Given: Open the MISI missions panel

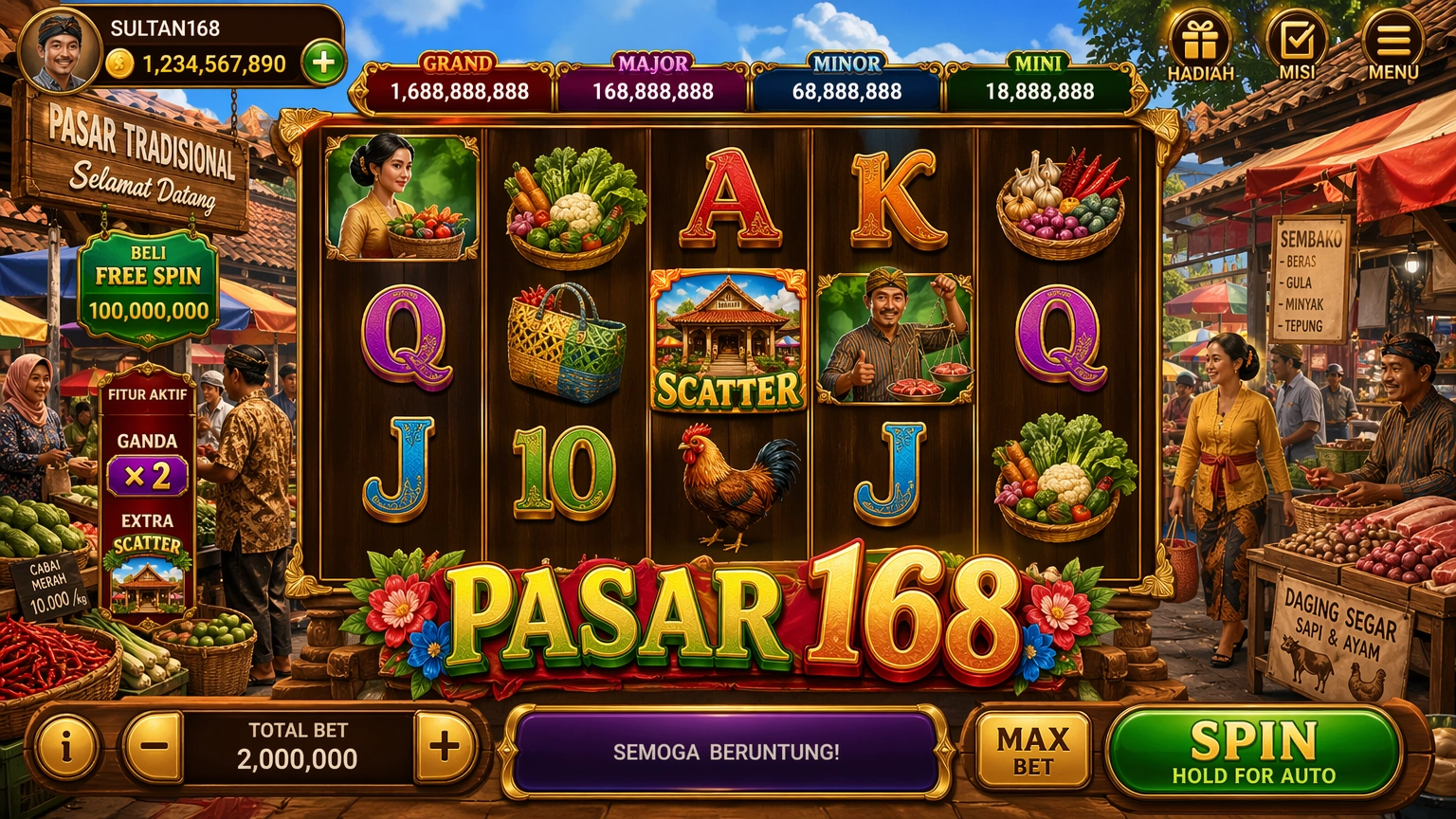Looking at the screenshot, I should pyautogui.click(x=1297, y=45).
